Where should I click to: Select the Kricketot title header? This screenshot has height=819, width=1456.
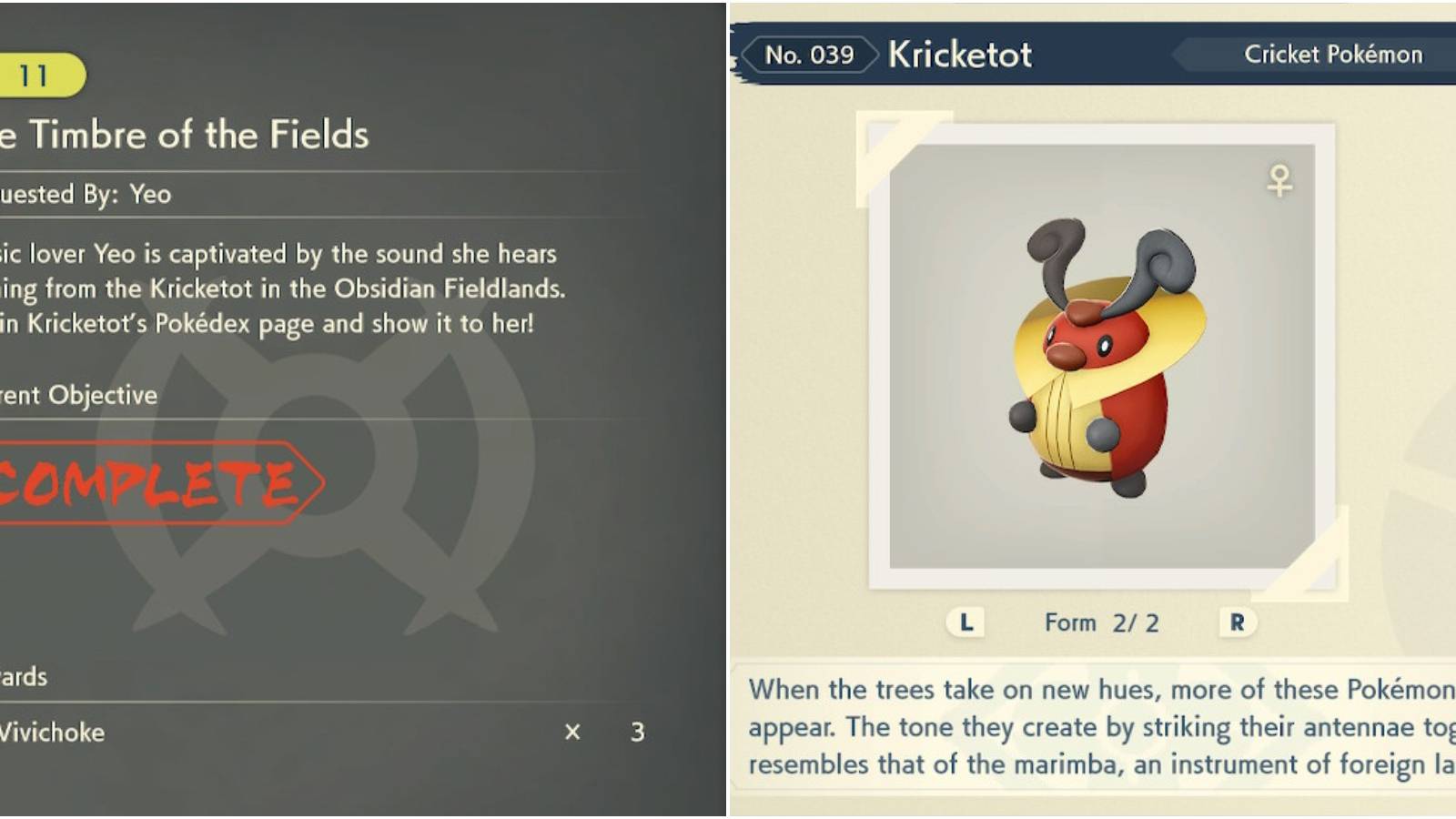959,55
